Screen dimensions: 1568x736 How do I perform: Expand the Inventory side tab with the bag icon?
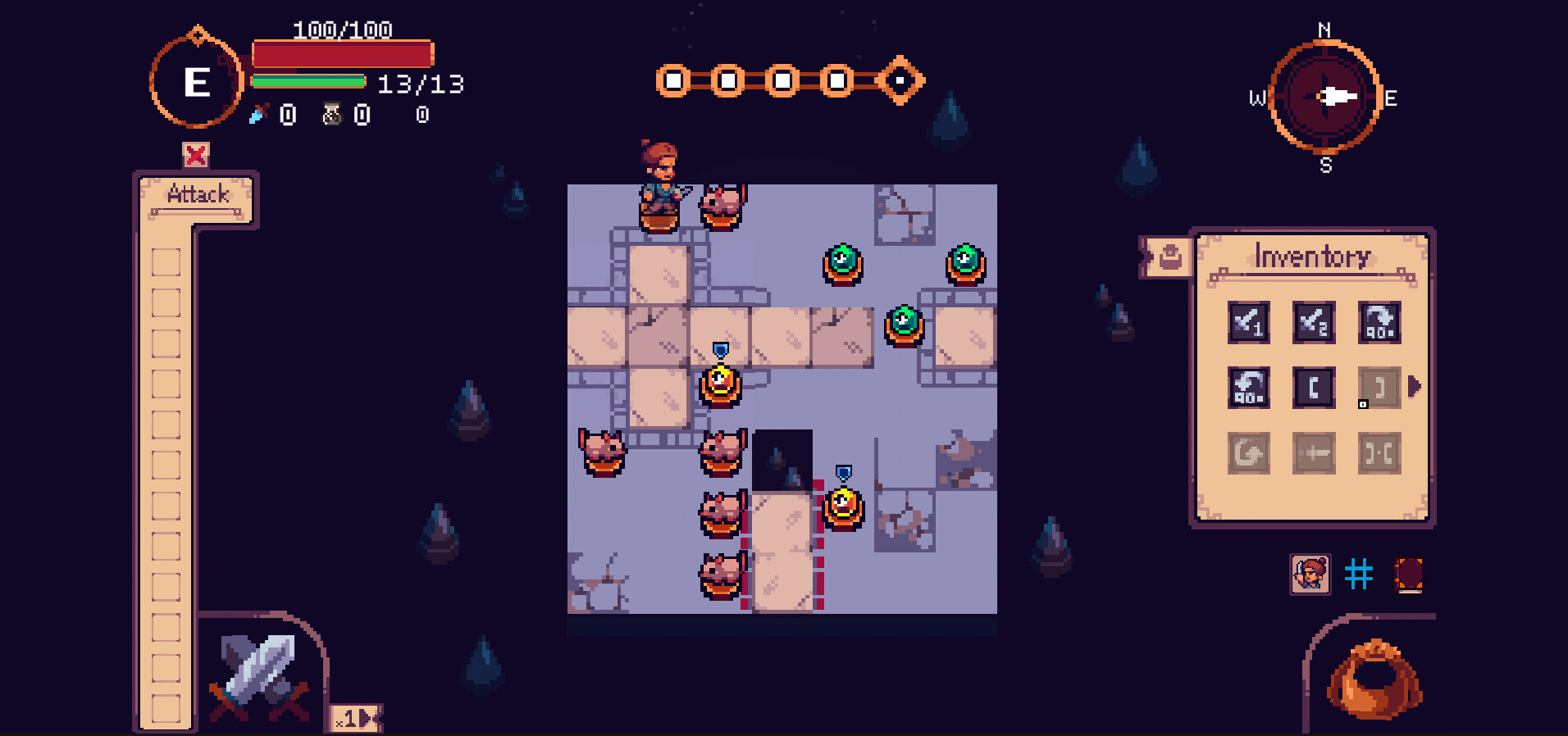[1171, 257]
